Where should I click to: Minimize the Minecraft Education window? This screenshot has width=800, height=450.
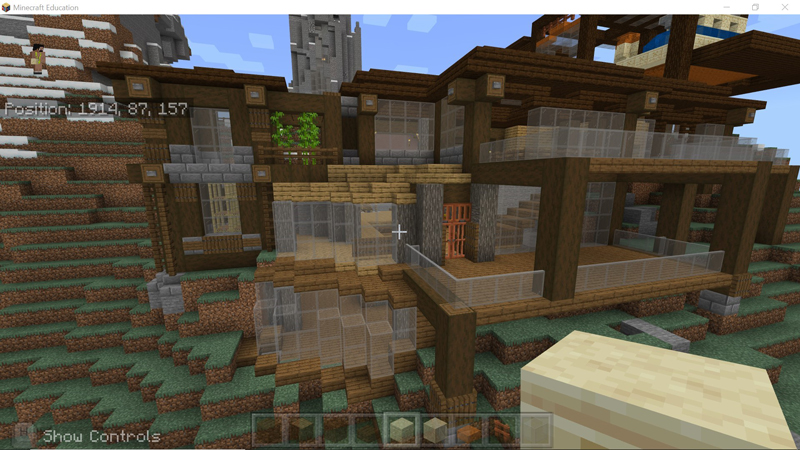coord(727,7)
